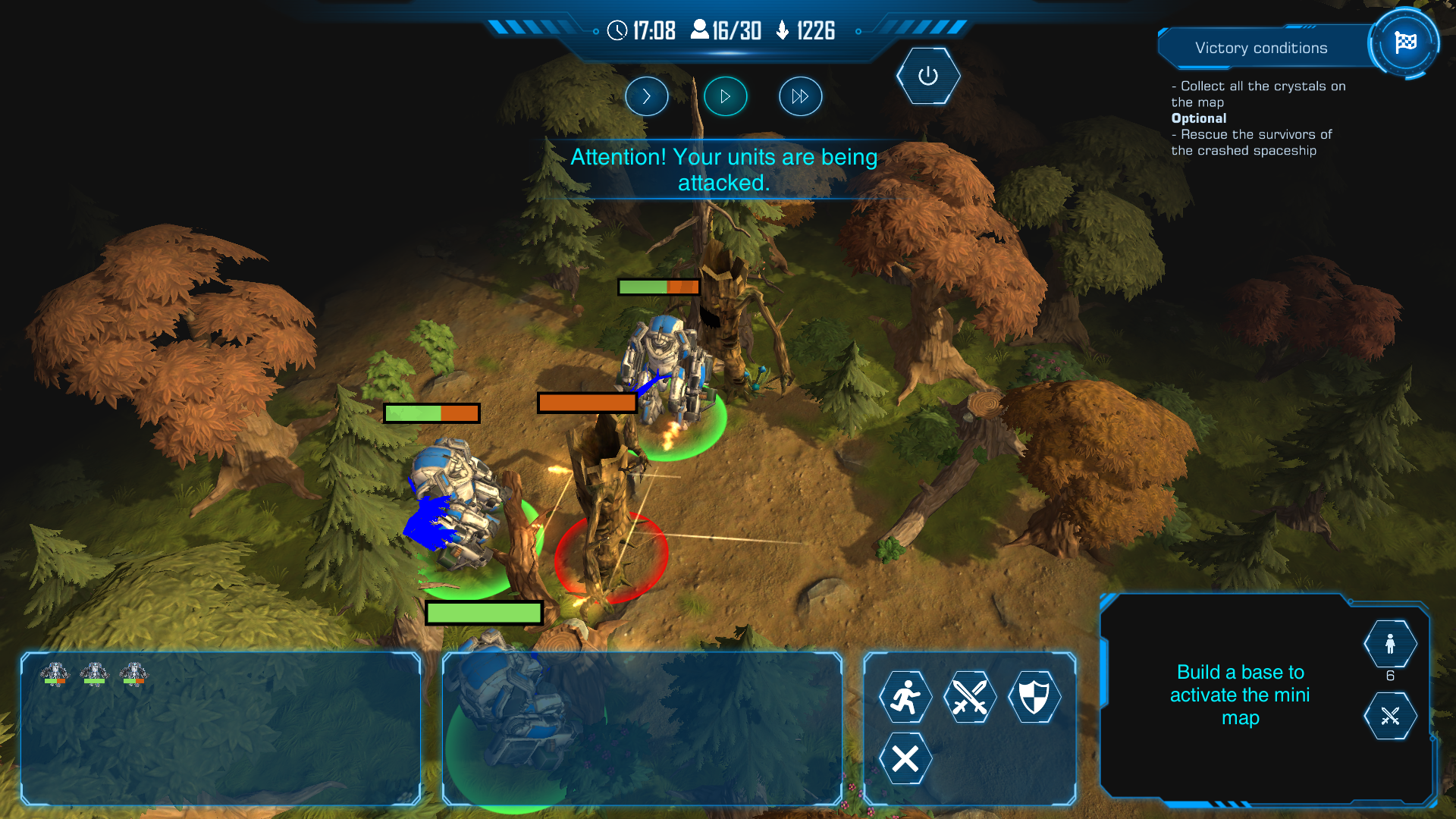The image size is (1456, 819).
Task: Choose the attack command (crossed swords)
Action: coord(969,696)
